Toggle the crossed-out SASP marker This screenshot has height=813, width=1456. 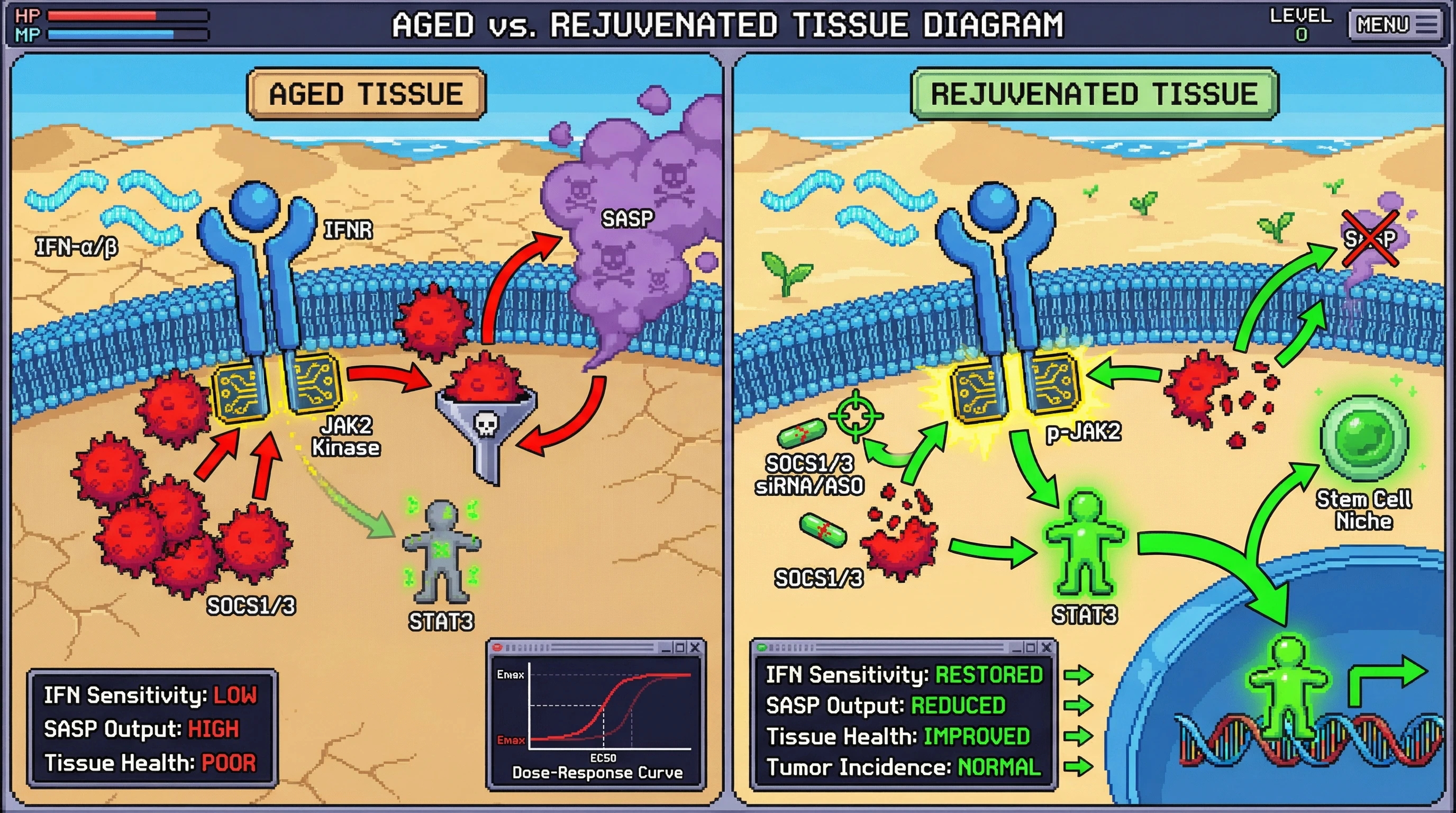(1372, 239)
